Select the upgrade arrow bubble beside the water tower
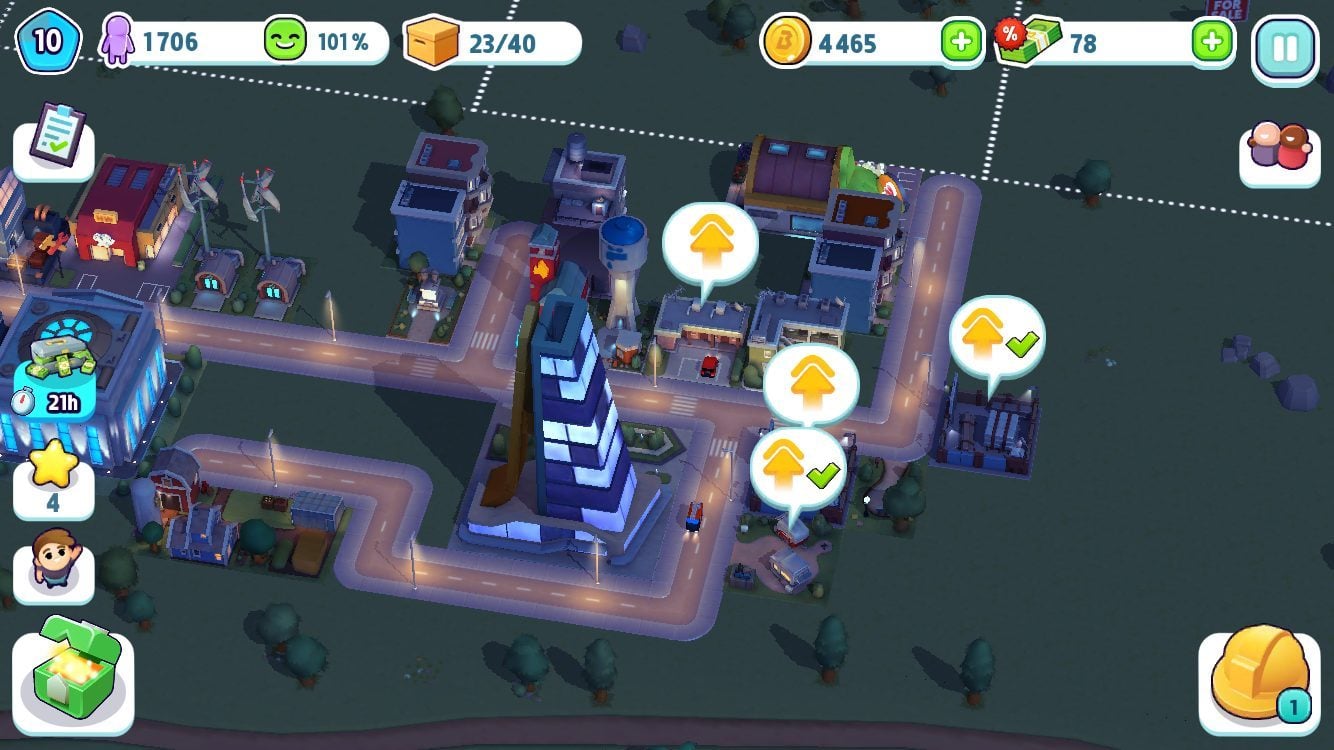 [710, 242]
